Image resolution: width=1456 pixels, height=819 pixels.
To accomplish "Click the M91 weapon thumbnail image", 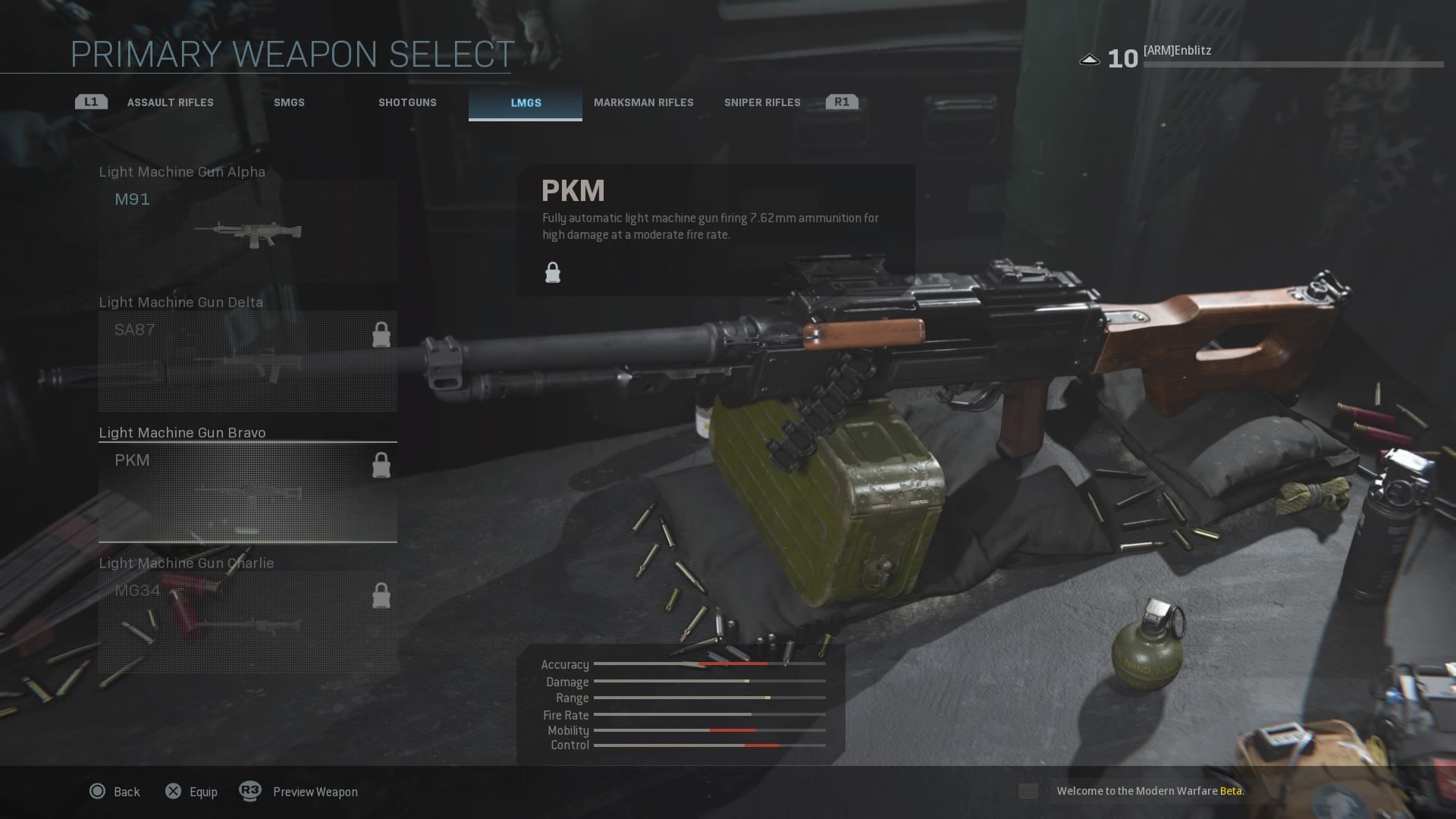I will coord(250,235).
